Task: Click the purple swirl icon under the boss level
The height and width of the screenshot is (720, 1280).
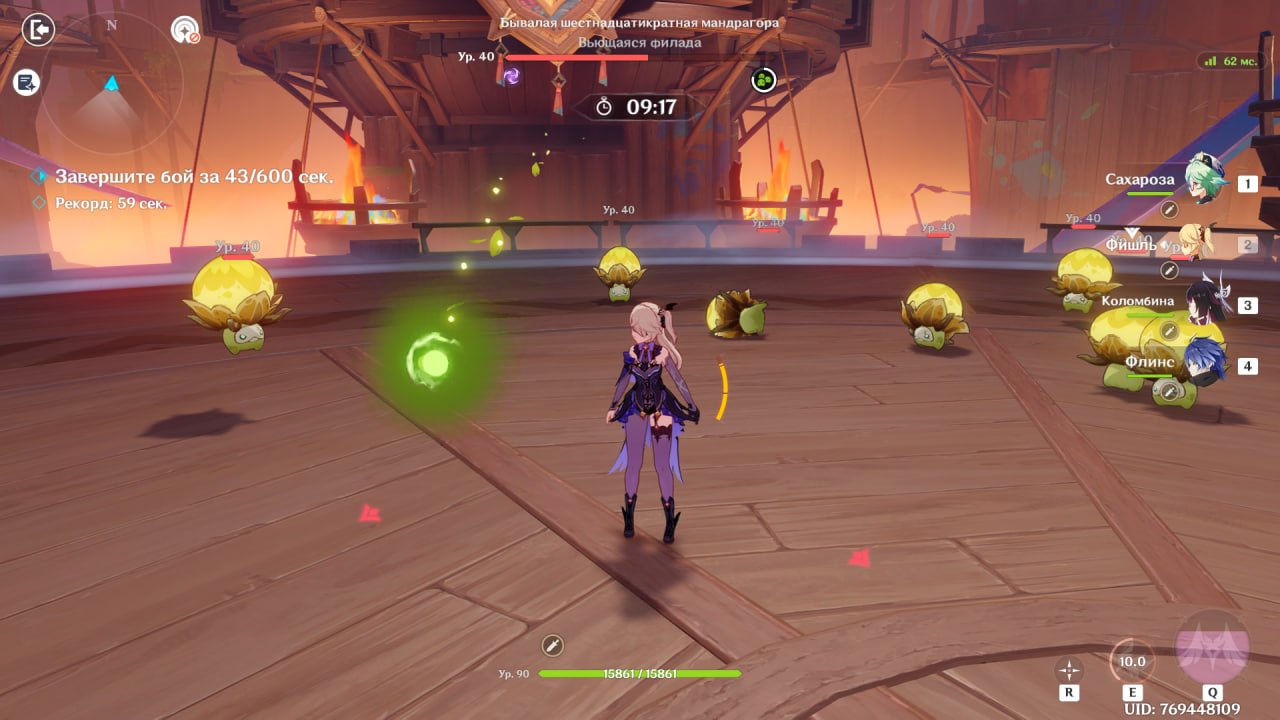Action: click(x=511, y=76)
